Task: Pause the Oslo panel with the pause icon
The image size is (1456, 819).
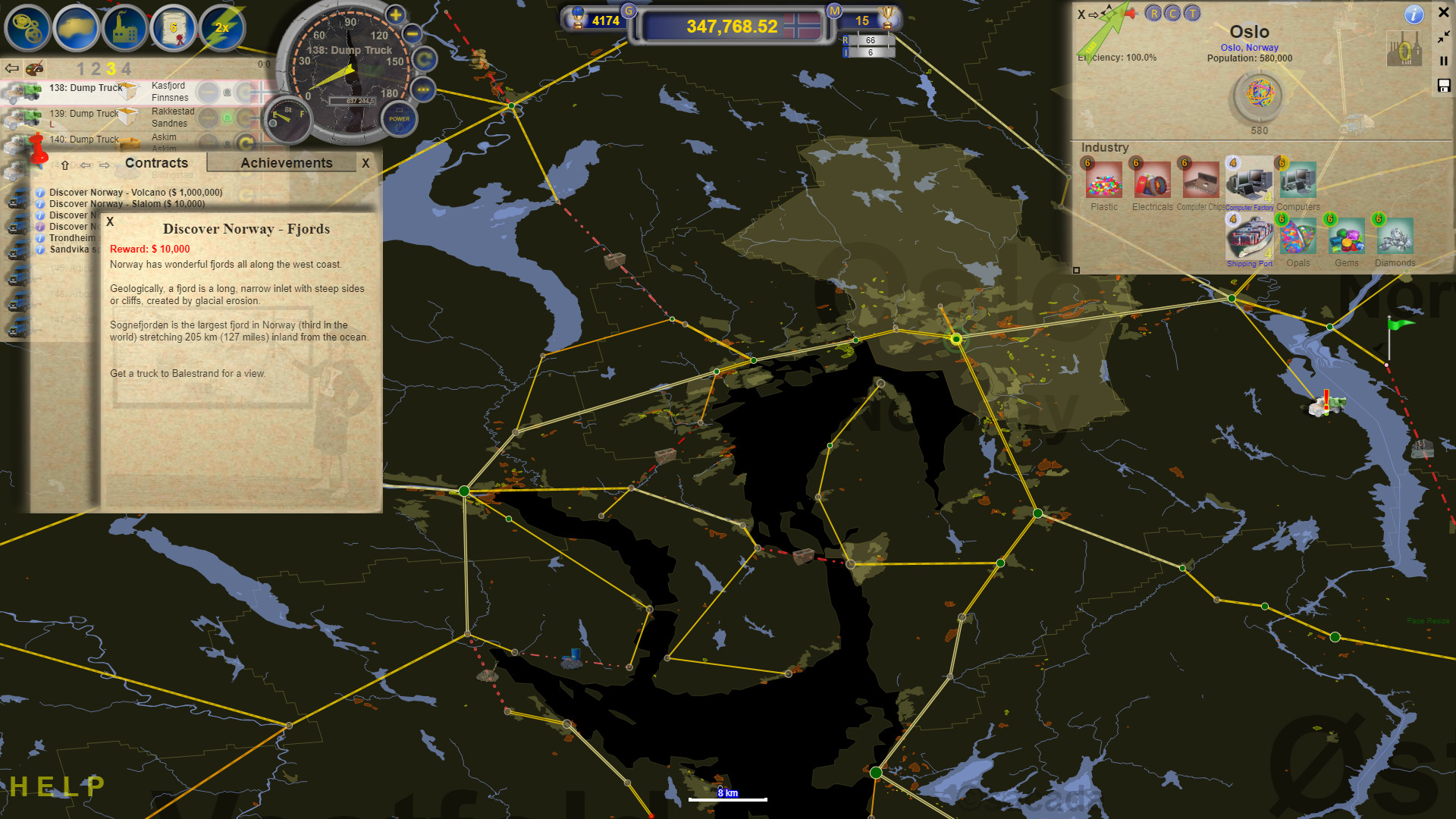Action: coord(1443,61)
